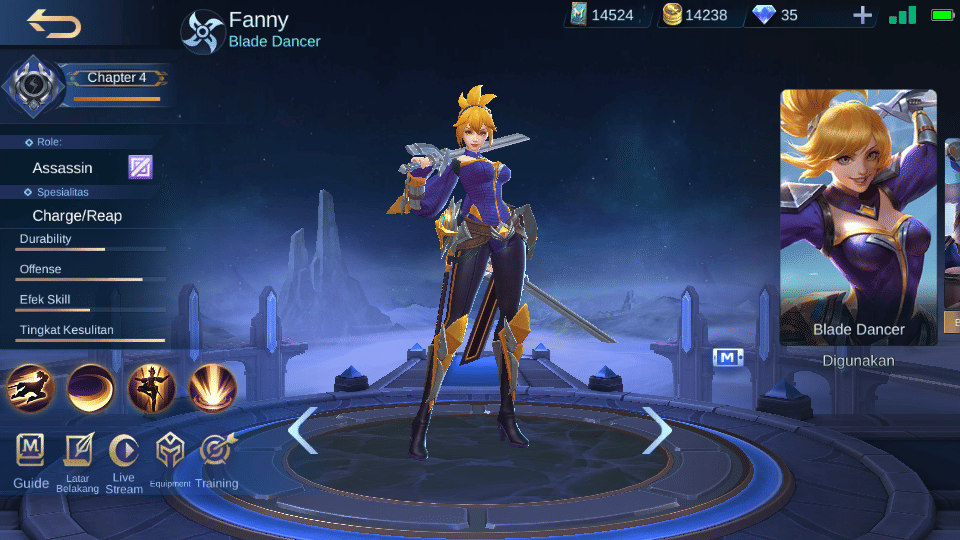Click the purple Assassin role icon
The width and height of the screenshot is (960, 540).
[x=140, y=167]
